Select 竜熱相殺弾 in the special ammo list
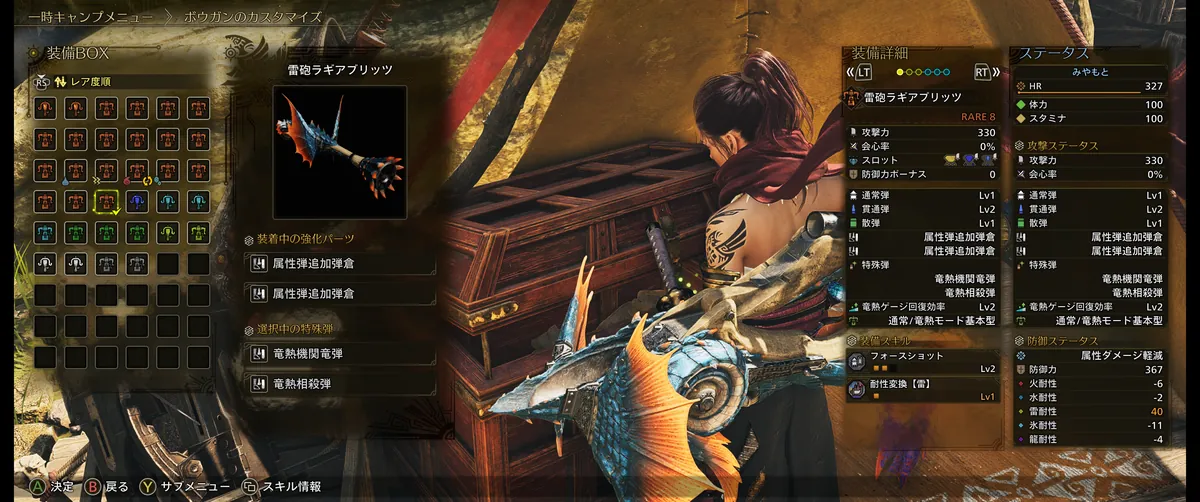The image size is (1200, 502). tap(340, 383)
